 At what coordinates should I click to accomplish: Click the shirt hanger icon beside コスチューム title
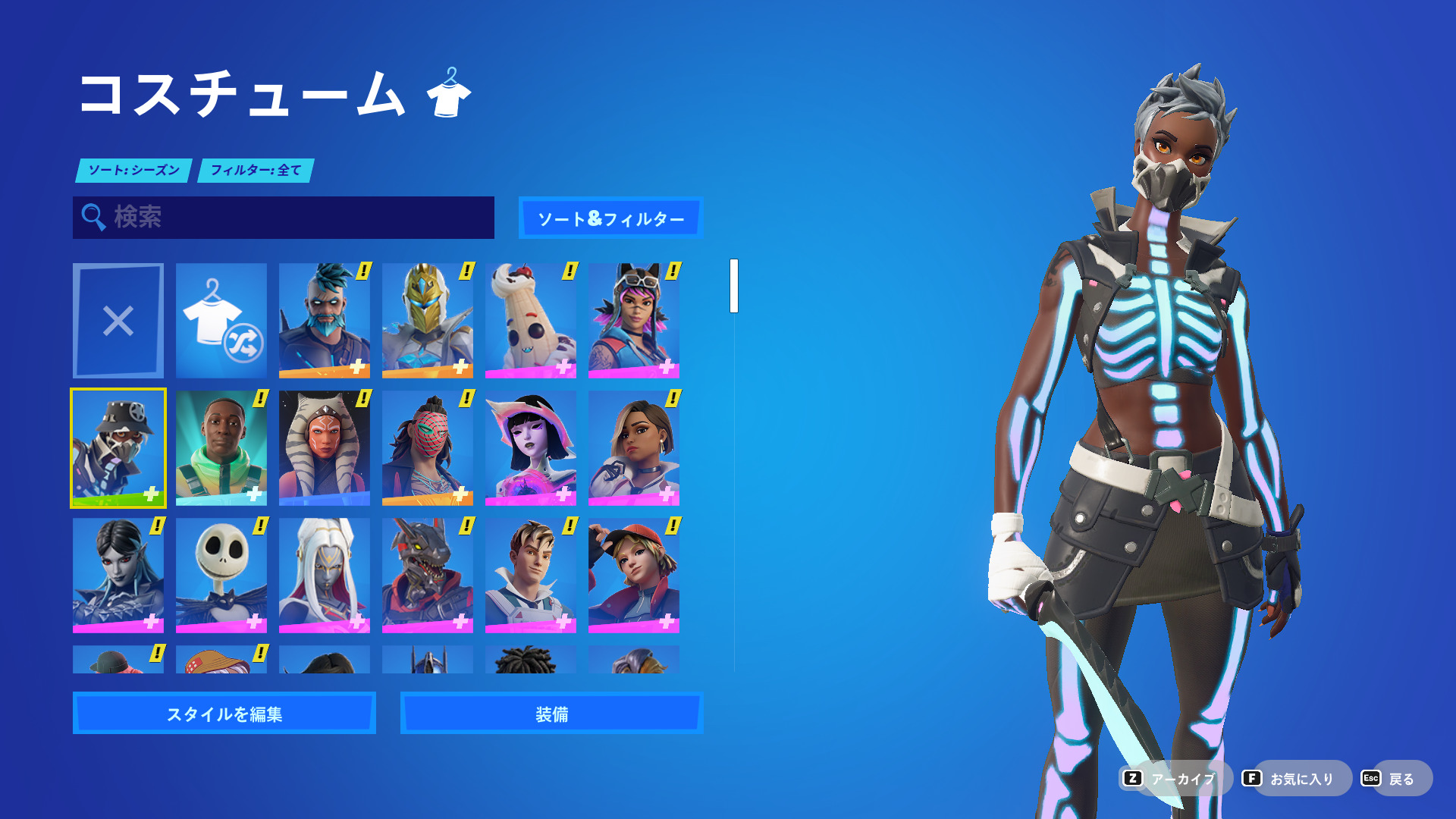click(x=450, y=93)
